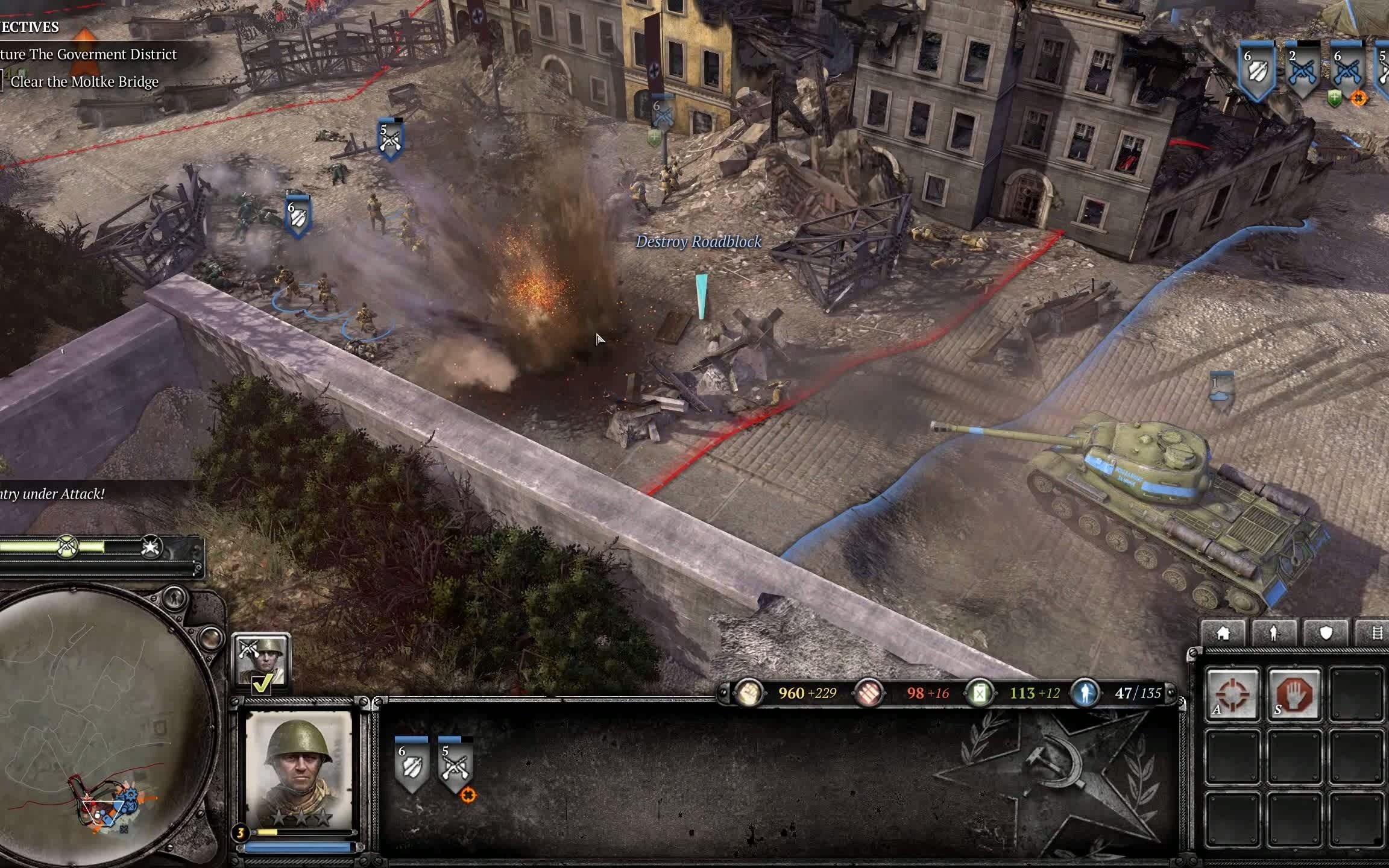Open the house-icon base tab

(1223, 634)
